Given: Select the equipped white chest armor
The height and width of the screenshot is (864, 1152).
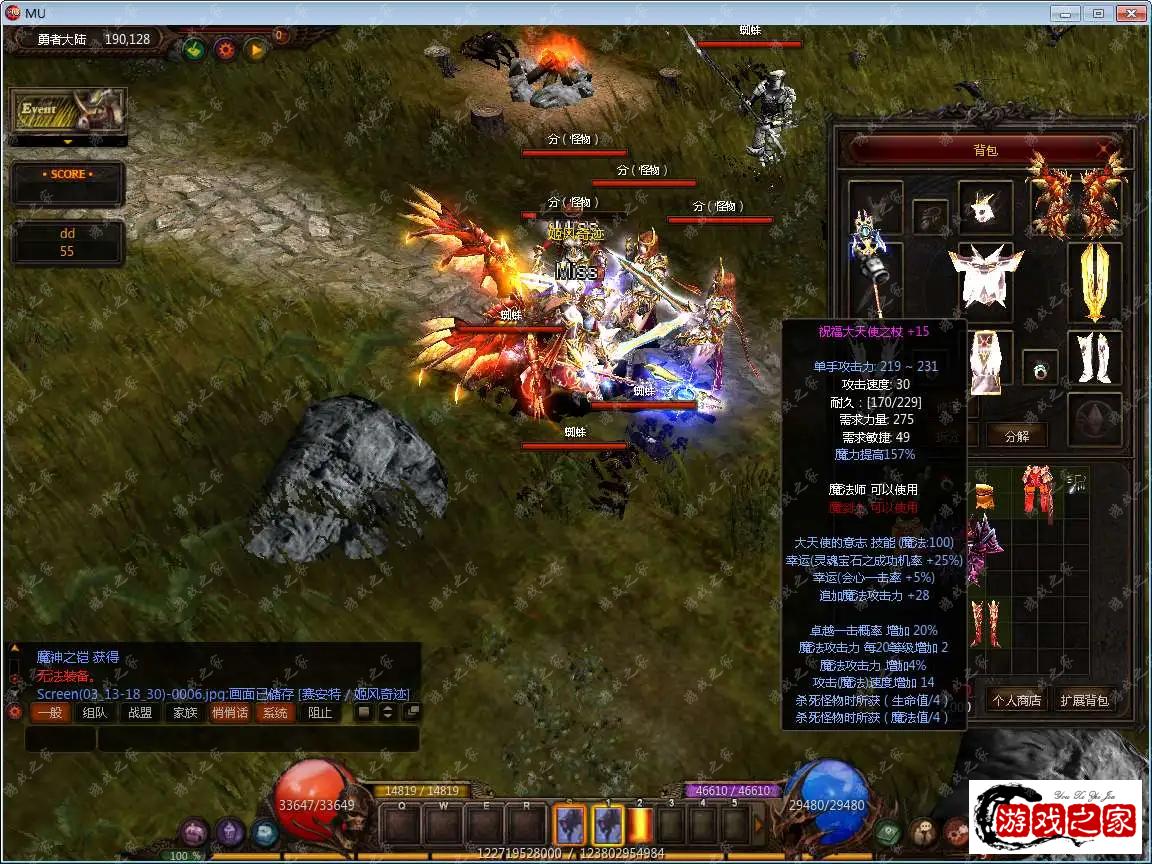Looking at the screenshot, I should tap(985, 275).
